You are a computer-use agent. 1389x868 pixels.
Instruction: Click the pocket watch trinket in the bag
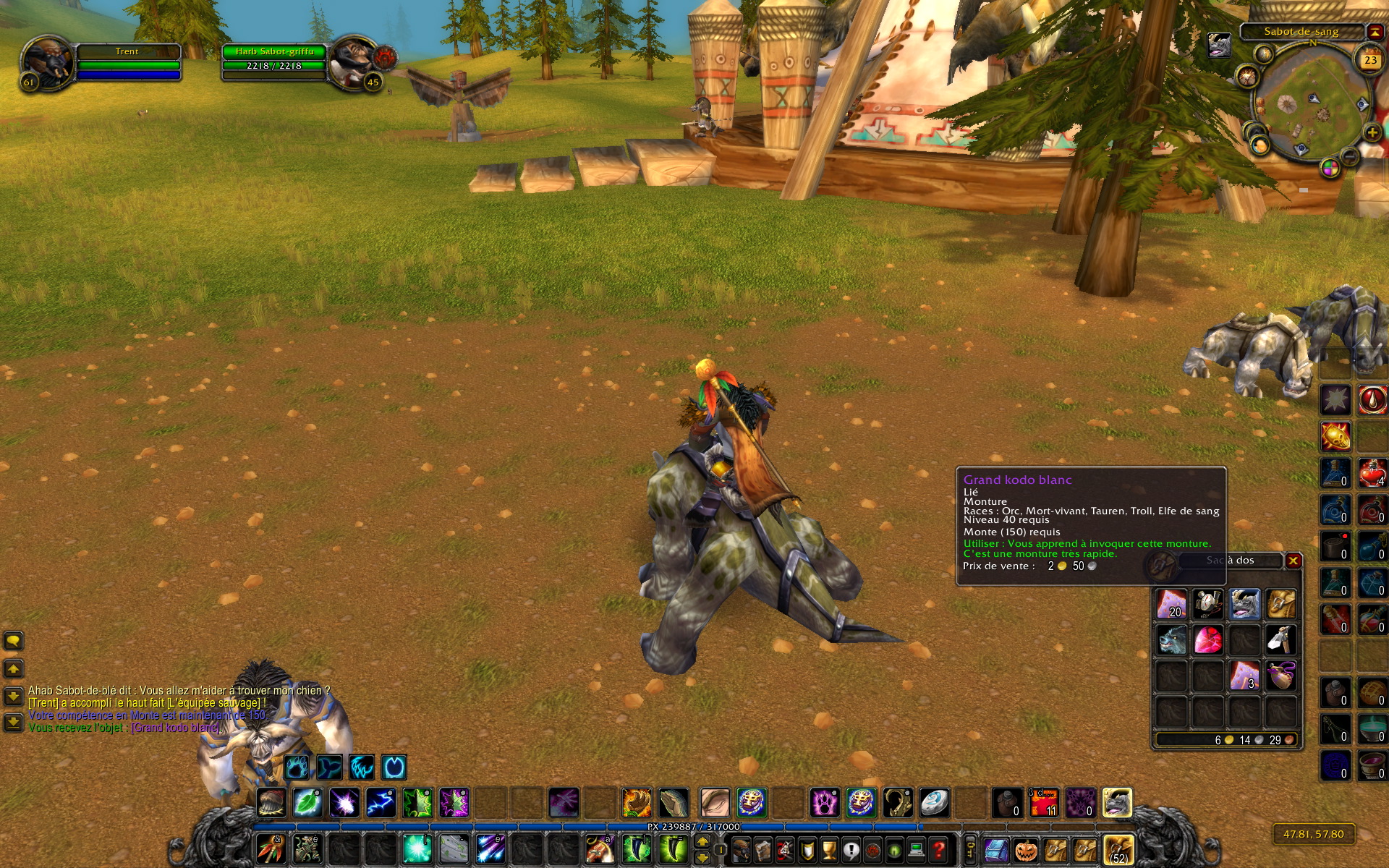[1207, 603]
